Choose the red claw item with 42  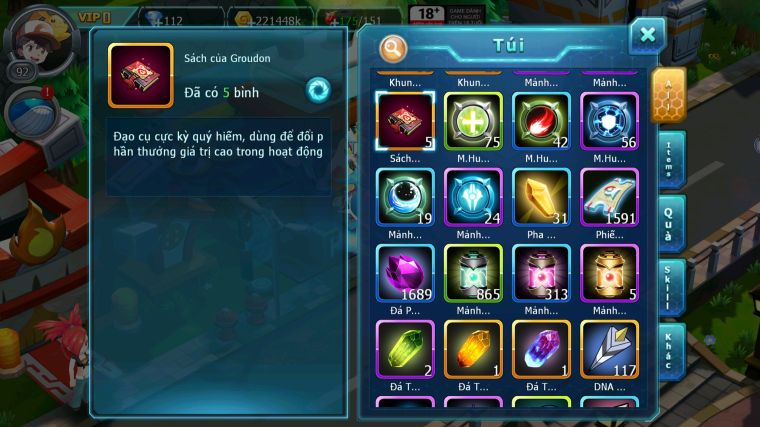[x=541, y=121]
